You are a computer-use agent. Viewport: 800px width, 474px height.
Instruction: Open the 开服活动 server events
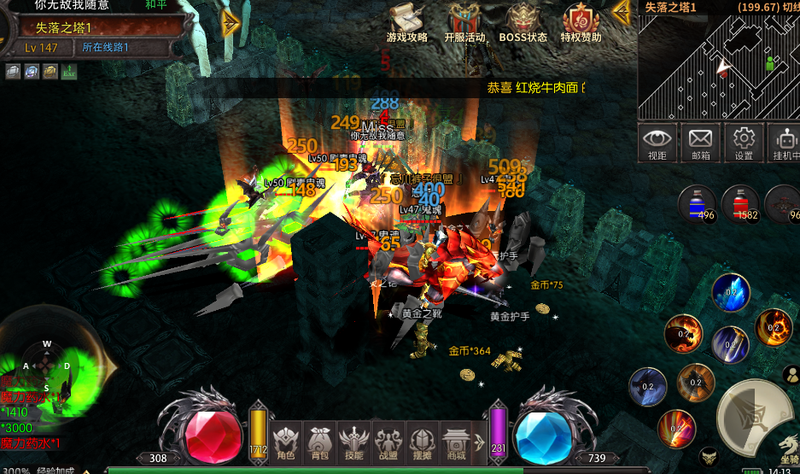click(463, 24)
